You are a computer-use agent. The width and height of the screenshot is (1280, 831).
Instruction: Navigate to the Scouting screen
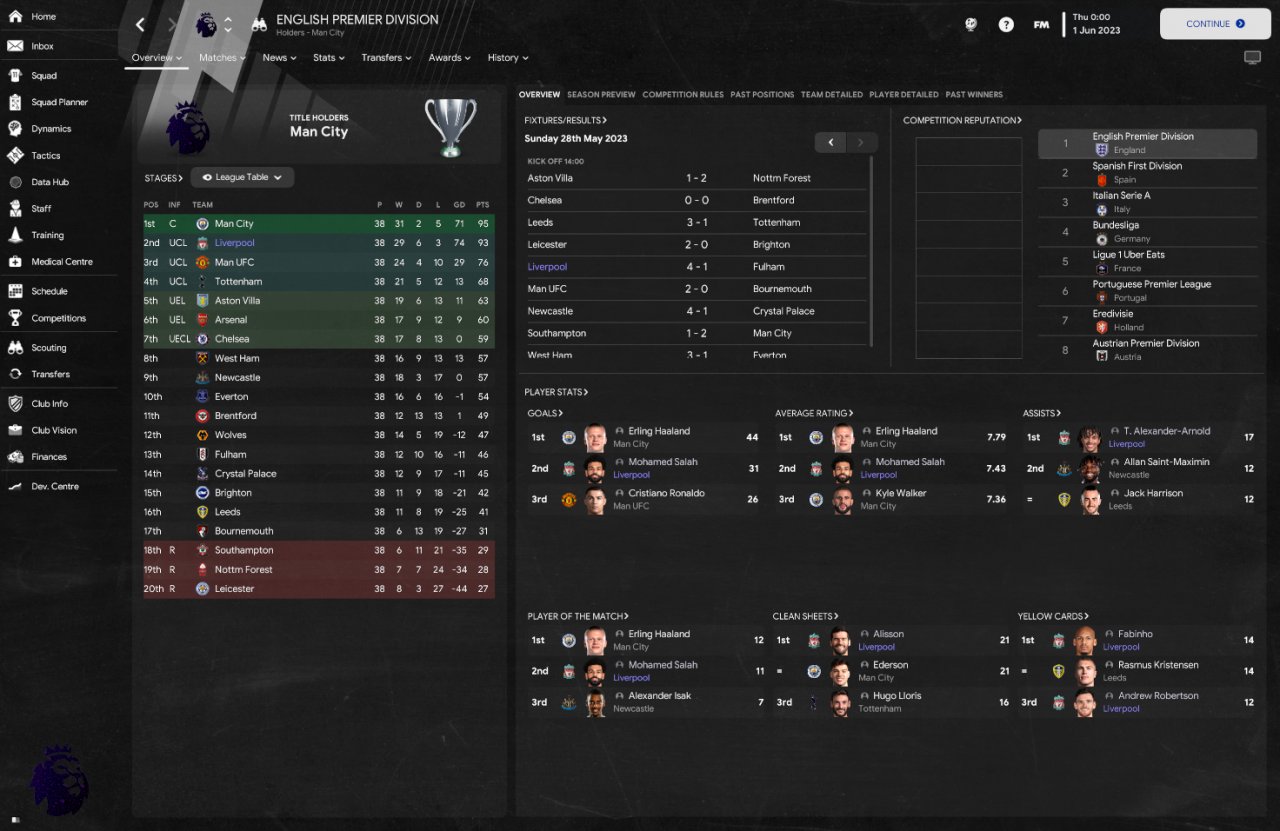pyautogui.click(x=49, y=348)
